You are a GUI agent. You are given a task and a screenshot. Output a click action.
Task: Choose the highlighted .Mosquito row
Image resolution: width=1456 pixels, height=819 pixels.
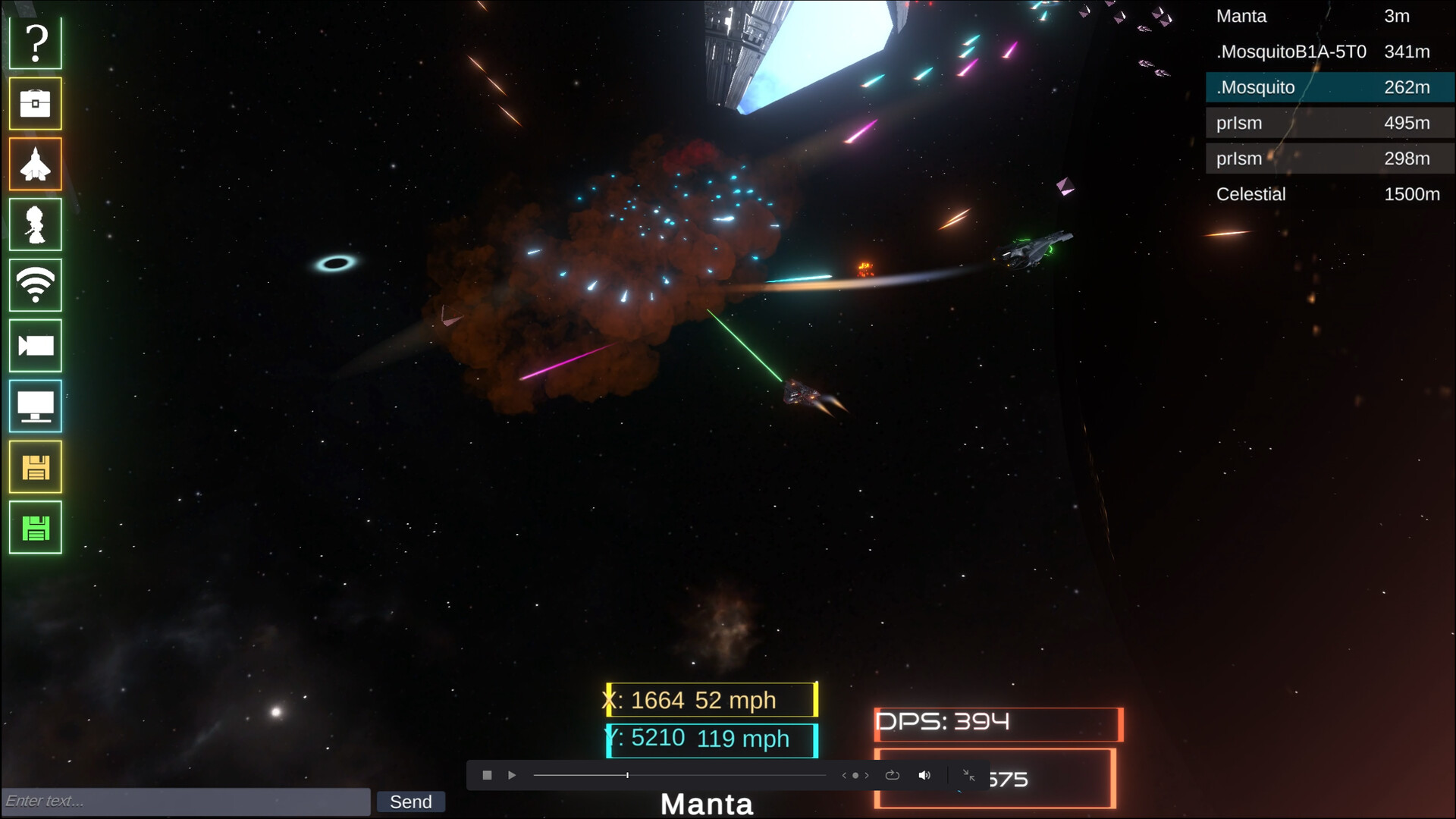[1329, 87]
